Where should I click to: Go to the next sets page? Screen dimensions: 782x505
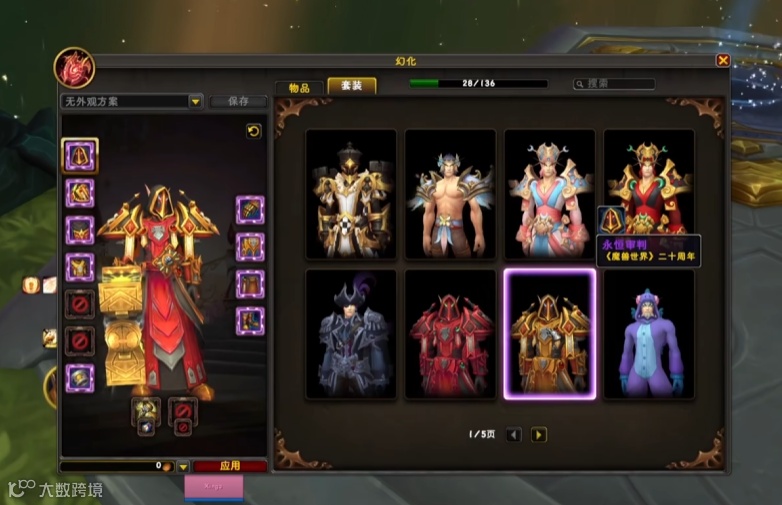pos(539,434)
